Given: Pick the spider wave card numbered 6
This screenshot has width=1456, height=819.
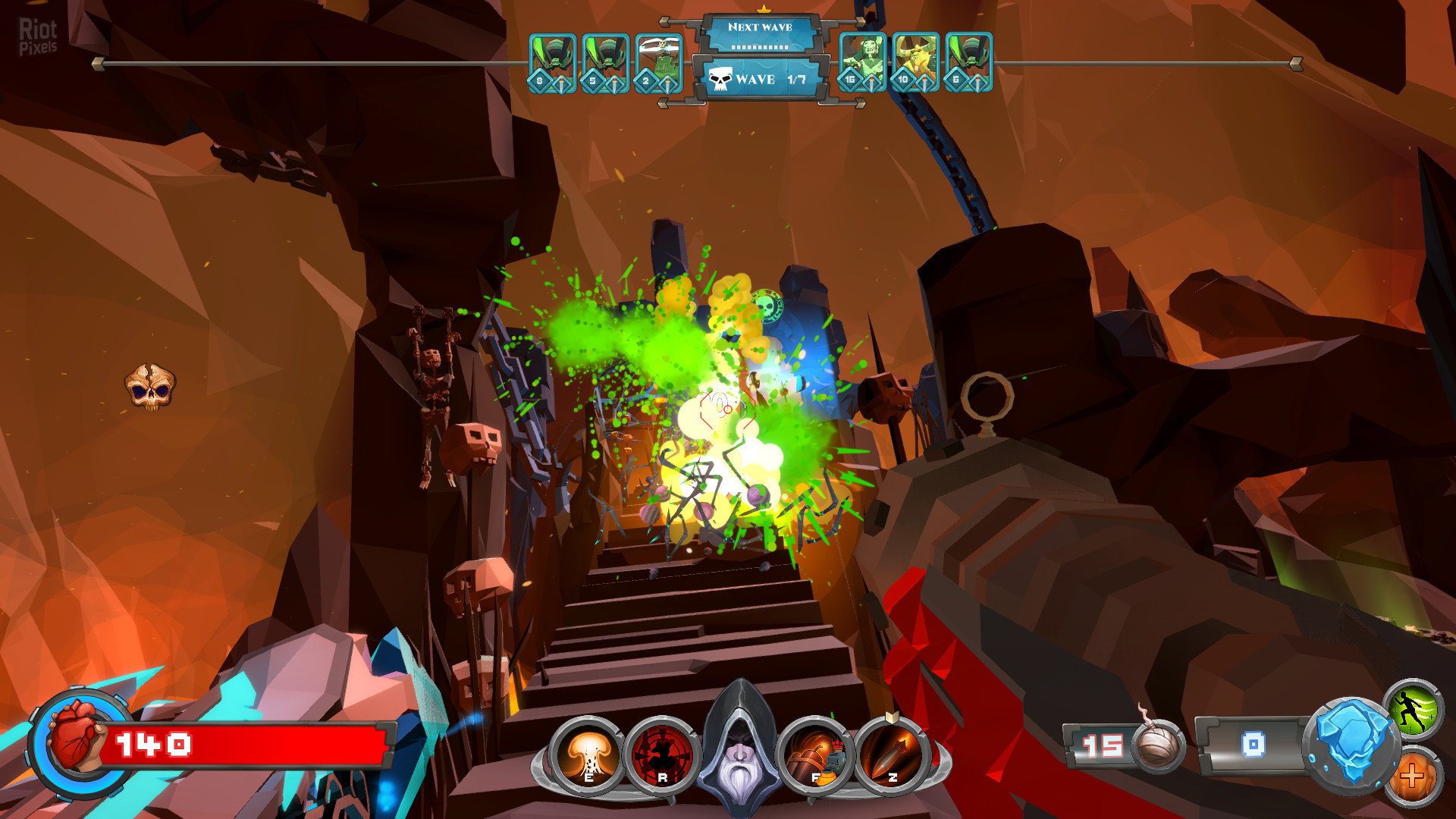Looking at the screenshot, I should point(968,62).
